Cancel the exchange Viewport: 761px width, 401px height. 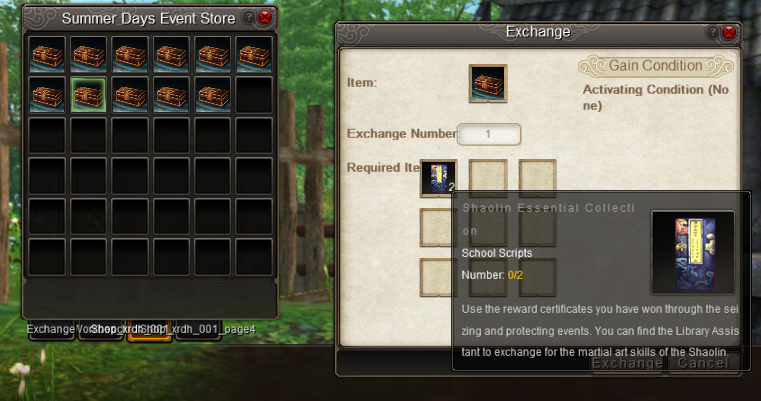pyautogui.click(x=702, y=363)
